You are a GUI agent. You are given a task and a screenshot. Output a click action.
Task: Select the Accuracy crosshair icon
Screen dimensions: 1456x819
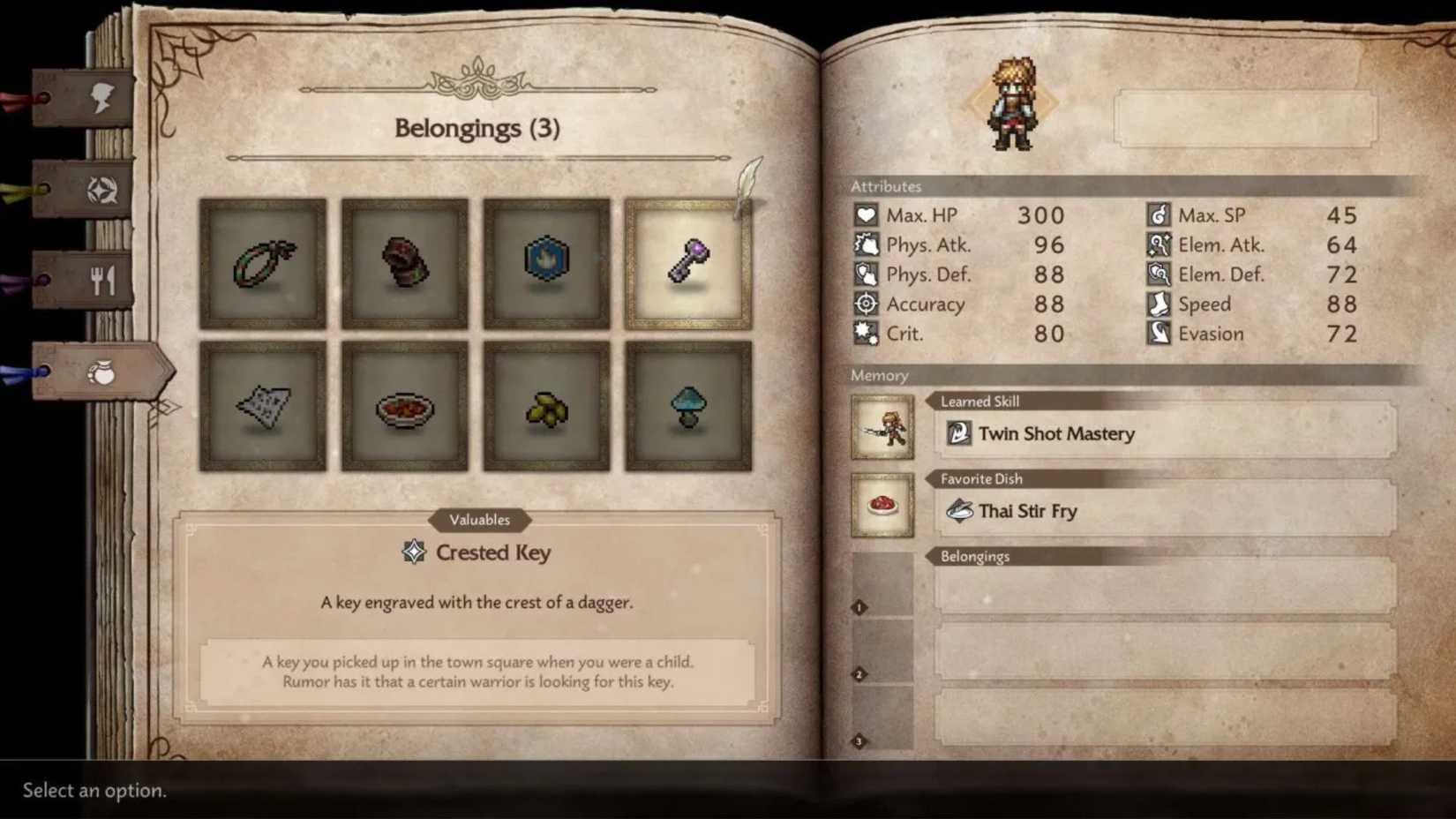[867, 304]
